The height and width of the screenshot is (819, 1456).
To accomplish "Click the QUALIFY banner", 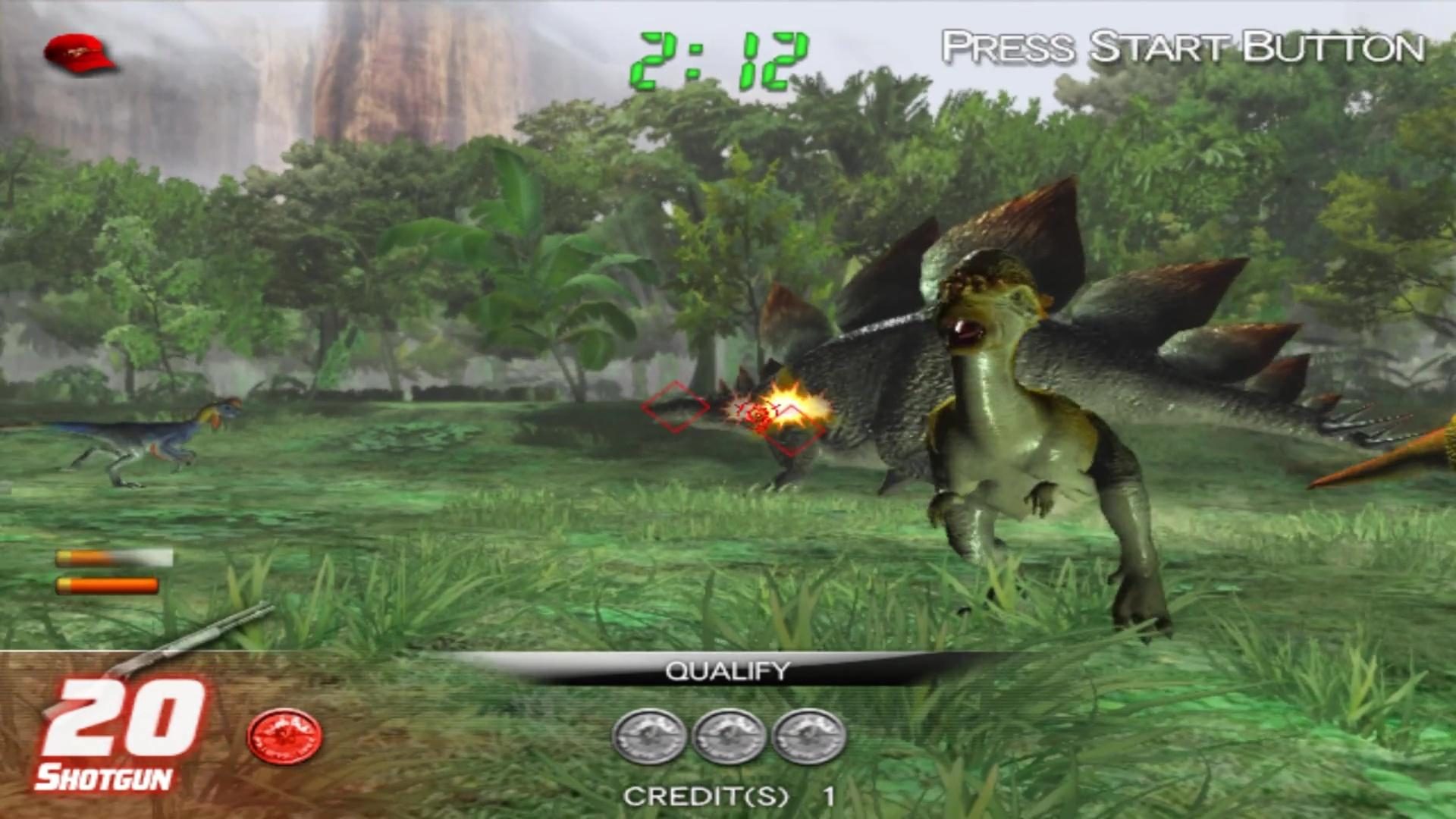I will coord(726,671).
